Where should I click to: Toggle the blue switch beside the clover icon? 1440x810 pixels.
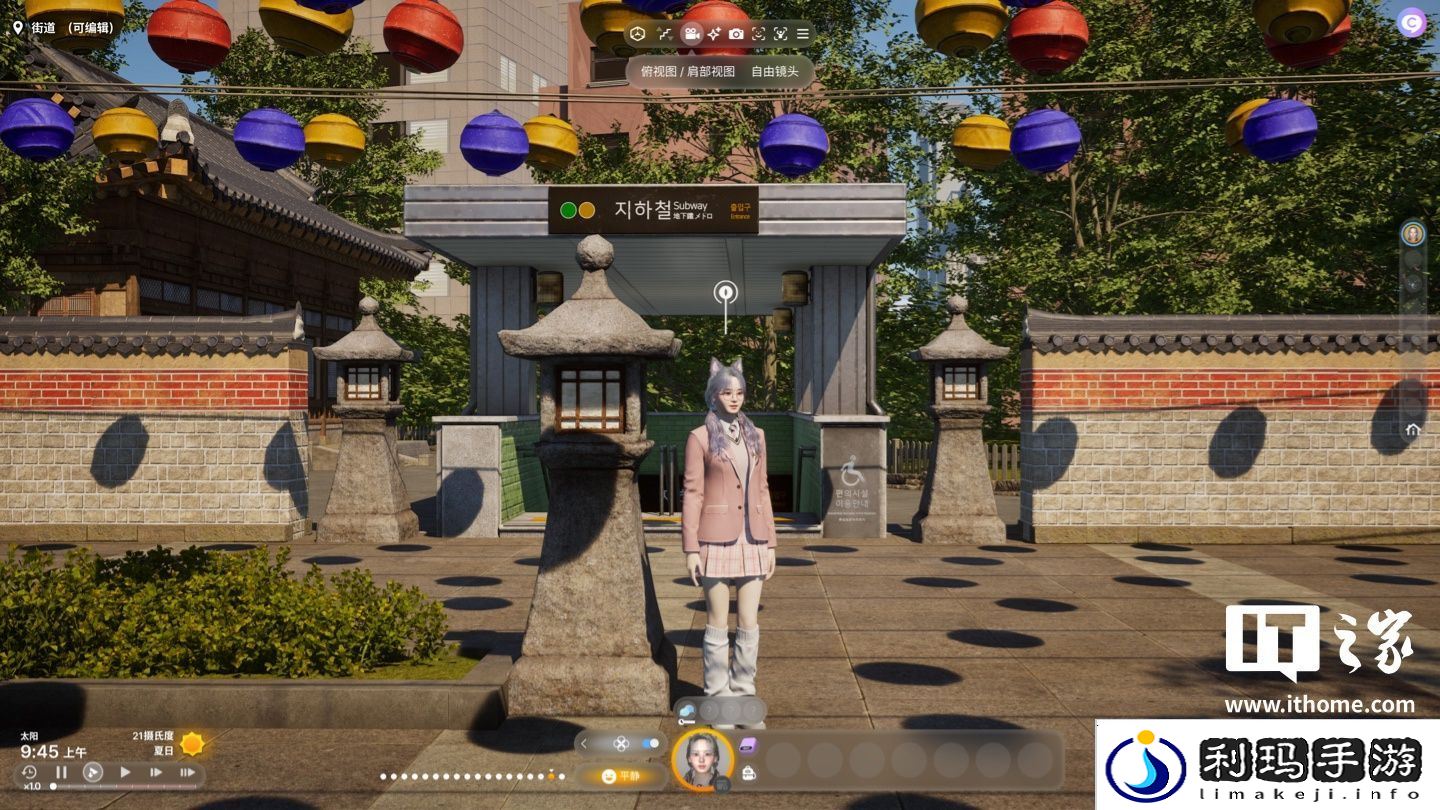pyautogui.click(x=651, y=744)
